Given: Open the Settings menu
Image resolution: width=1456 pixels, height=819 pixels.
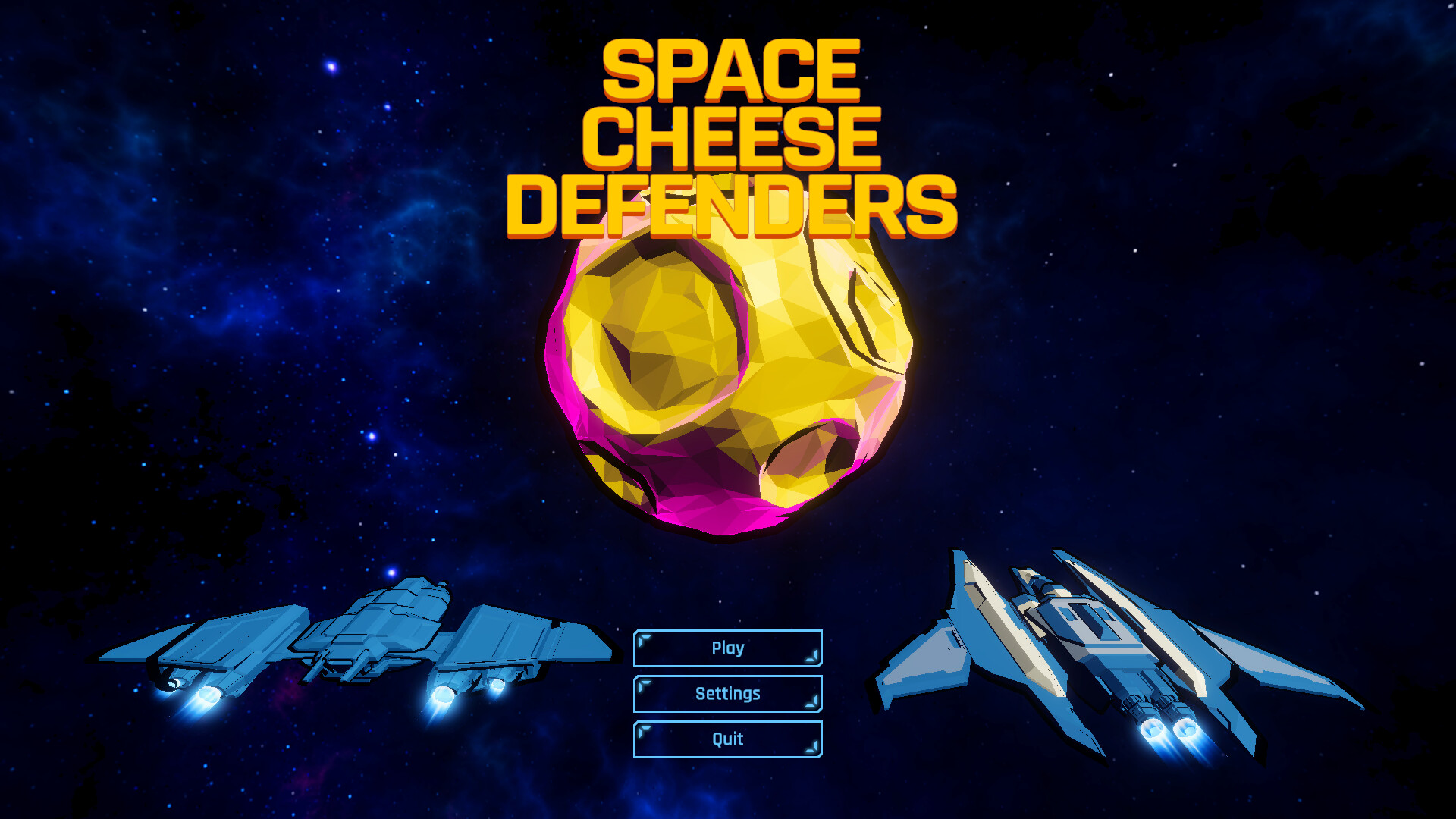Looking at the screenshot, I should pos(727,694).
